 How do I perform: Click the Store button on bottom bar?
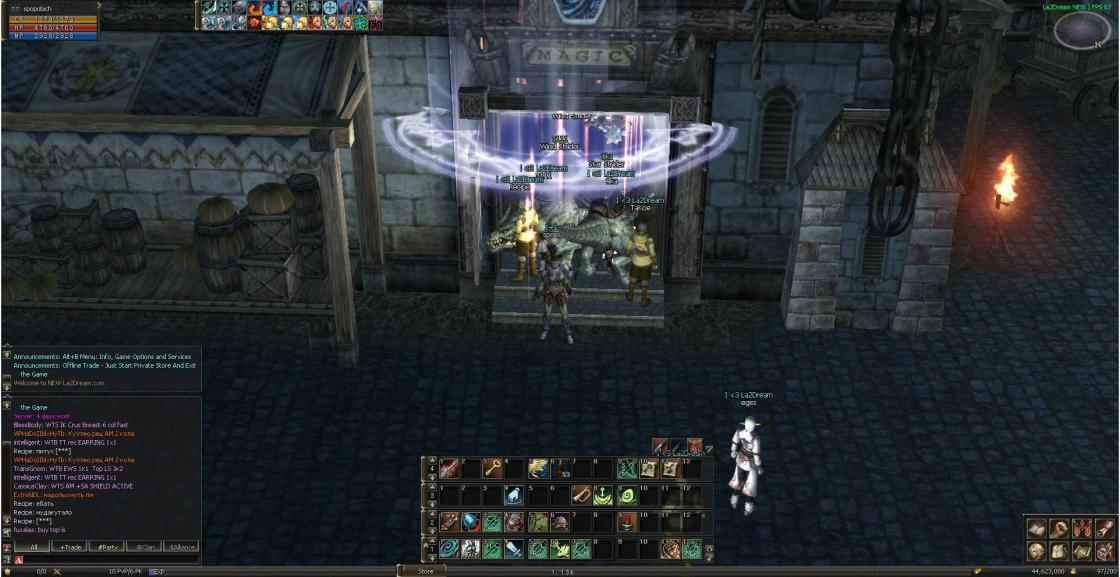[x=424, y=571]
